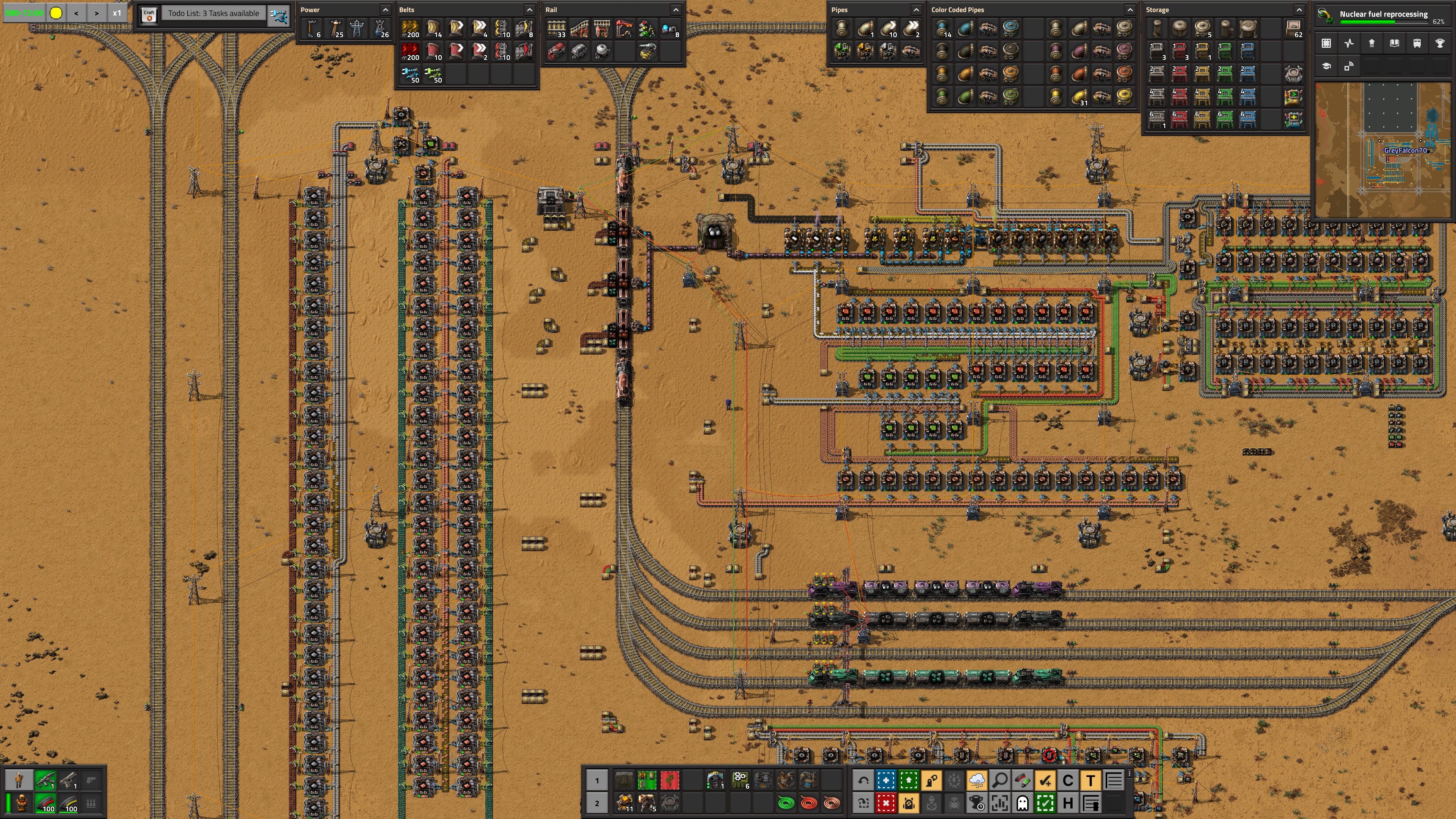This screenshot has height=819, width=1456.
Task: Select the steel chest slot showing 62
Action: pyautogui.click(x=1293, y=29)
